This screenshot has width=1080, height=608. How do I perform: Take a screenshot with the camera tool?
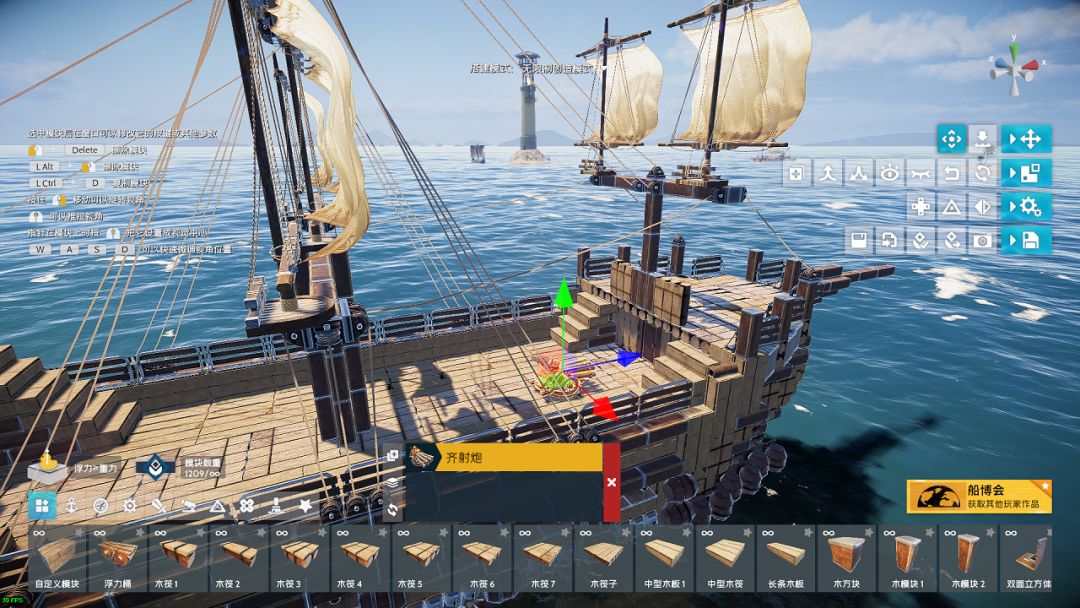pyautogui.click(x=983, y=240)
